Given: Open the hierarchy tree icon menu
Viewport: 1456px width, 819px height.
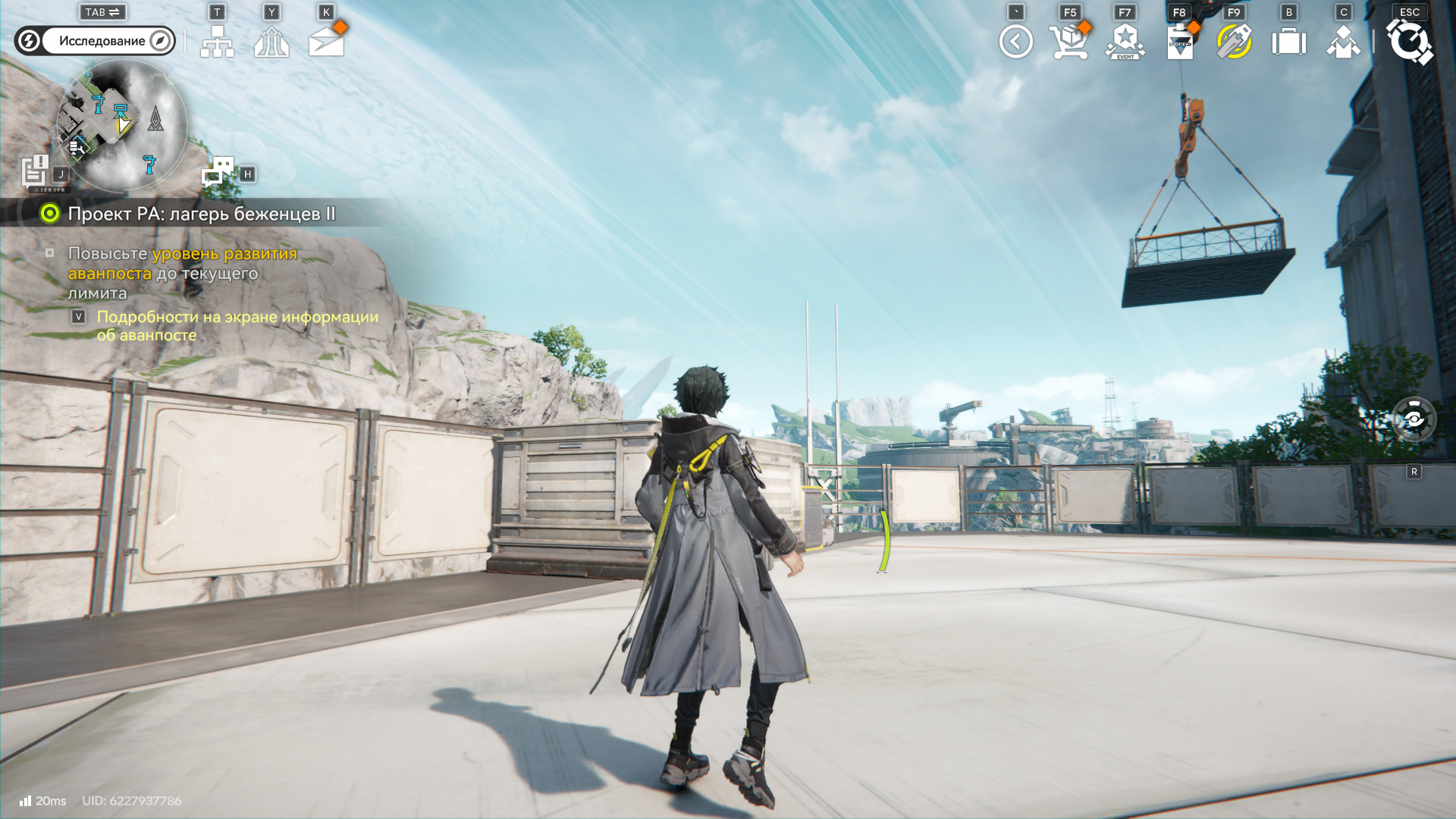Looking at the screenshot, I should coord(217,42).
